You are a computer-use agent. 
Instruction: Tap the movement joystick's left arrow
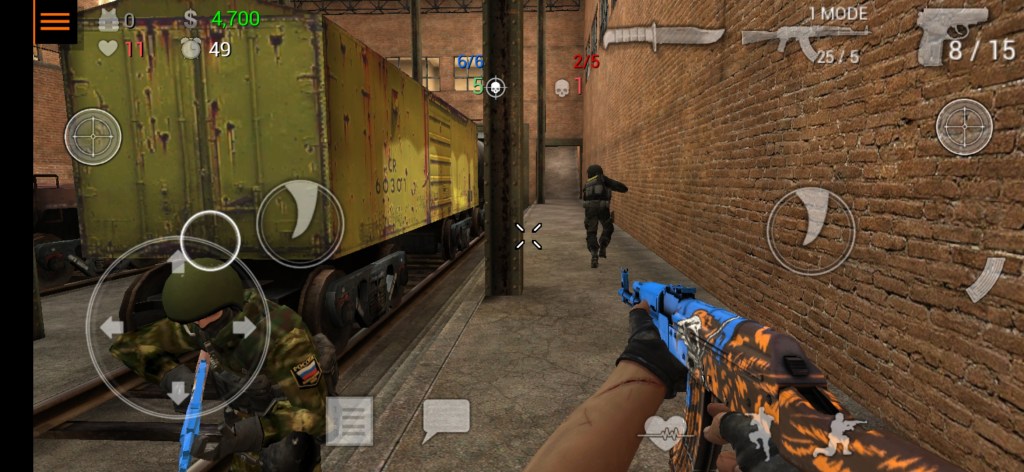click(111, 327)
